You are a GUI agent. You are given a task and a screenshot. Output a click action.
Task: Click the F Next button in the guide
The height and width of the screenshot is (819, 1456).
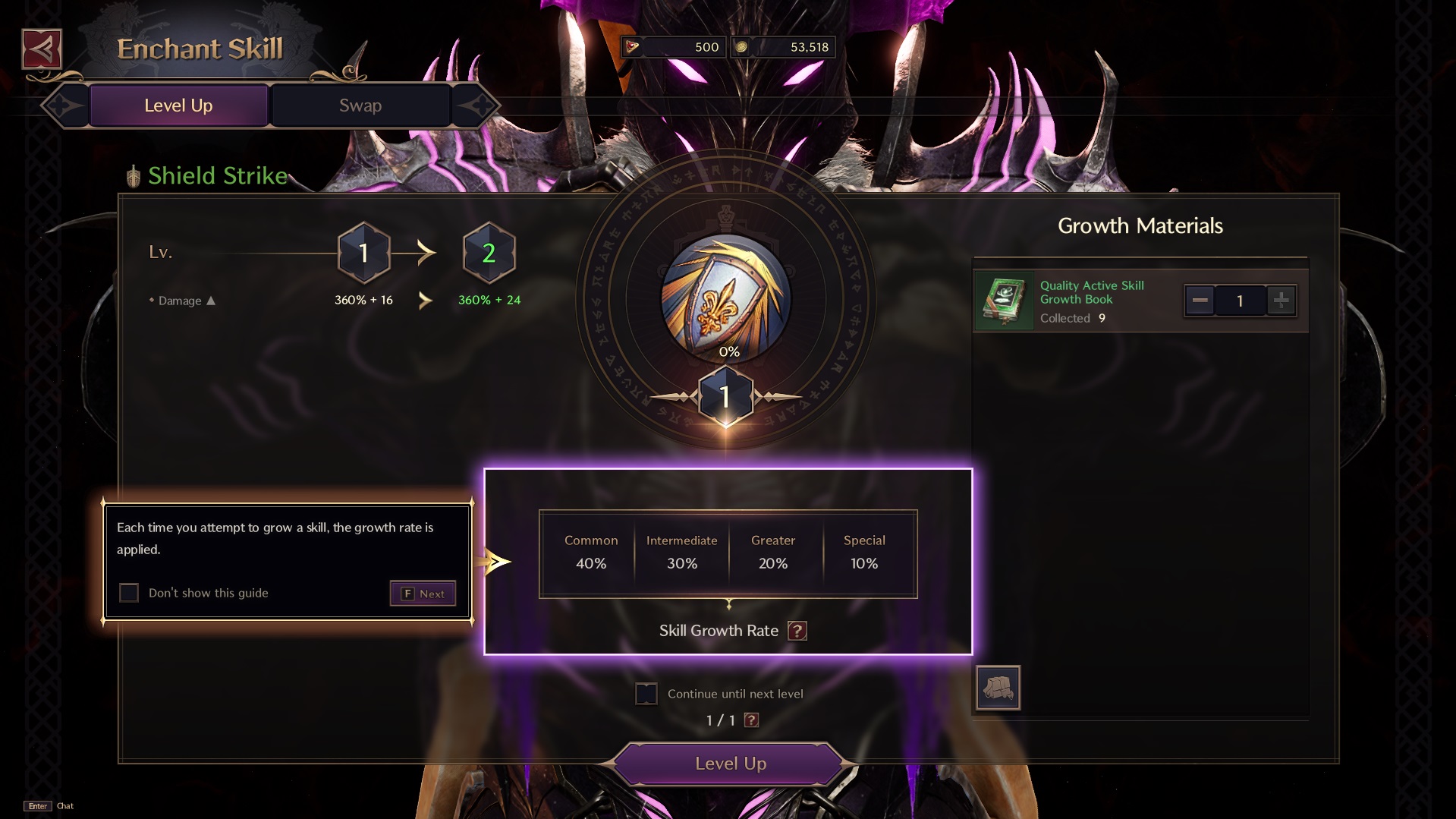422,593
